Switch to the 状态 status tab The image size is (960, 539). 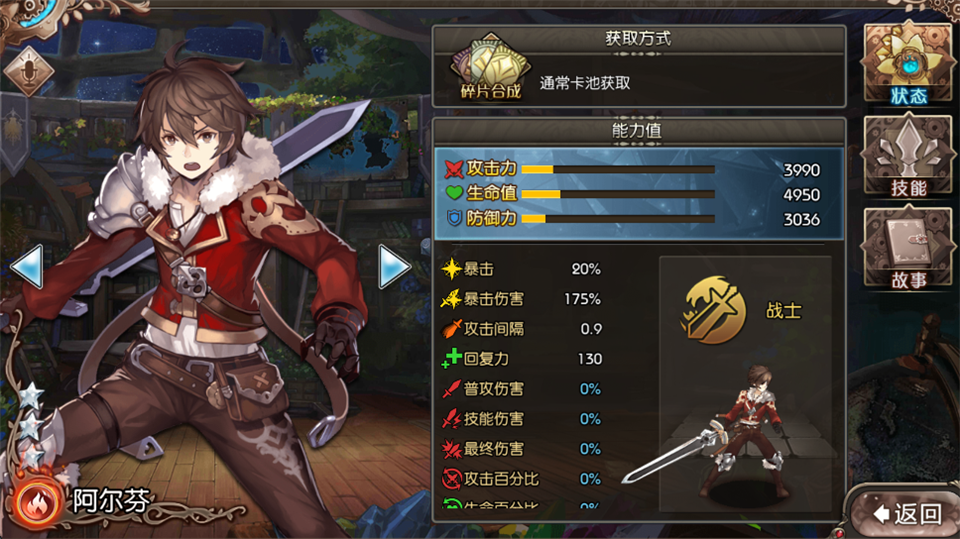click(x=908, y=66)
